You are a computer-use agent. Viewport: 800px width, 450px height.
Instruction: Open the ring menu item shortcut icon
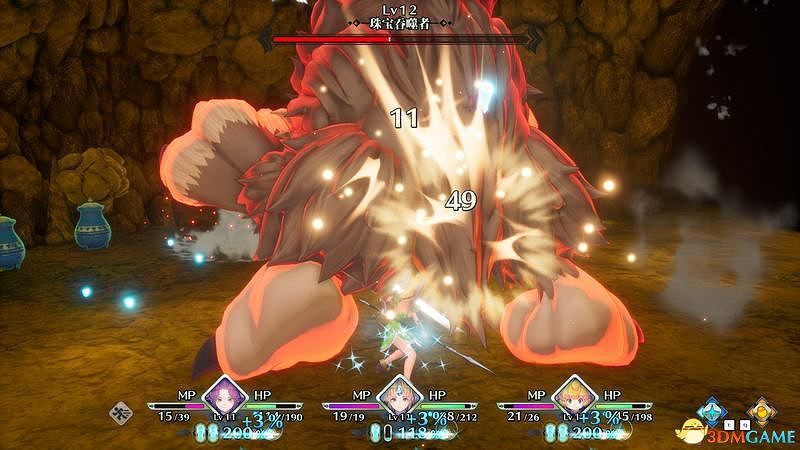click(122, 409)
